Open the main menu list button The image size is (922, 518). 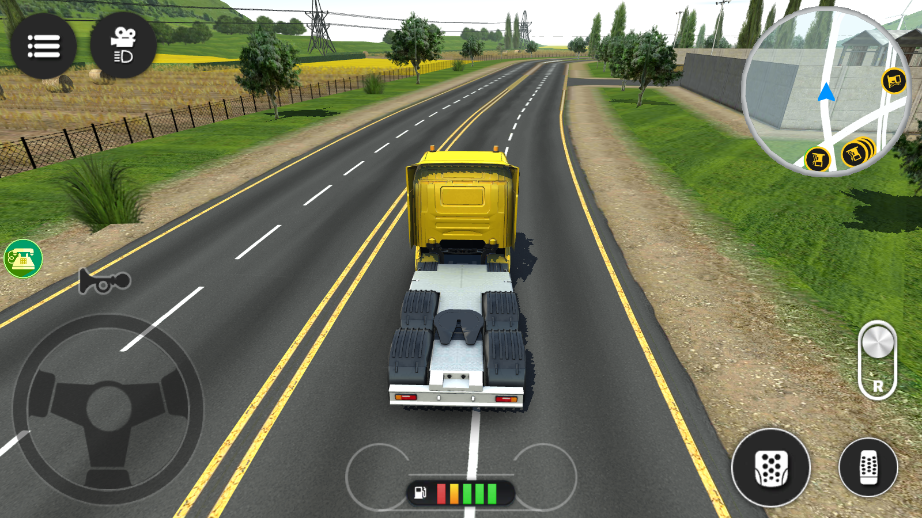coord(43,46)
